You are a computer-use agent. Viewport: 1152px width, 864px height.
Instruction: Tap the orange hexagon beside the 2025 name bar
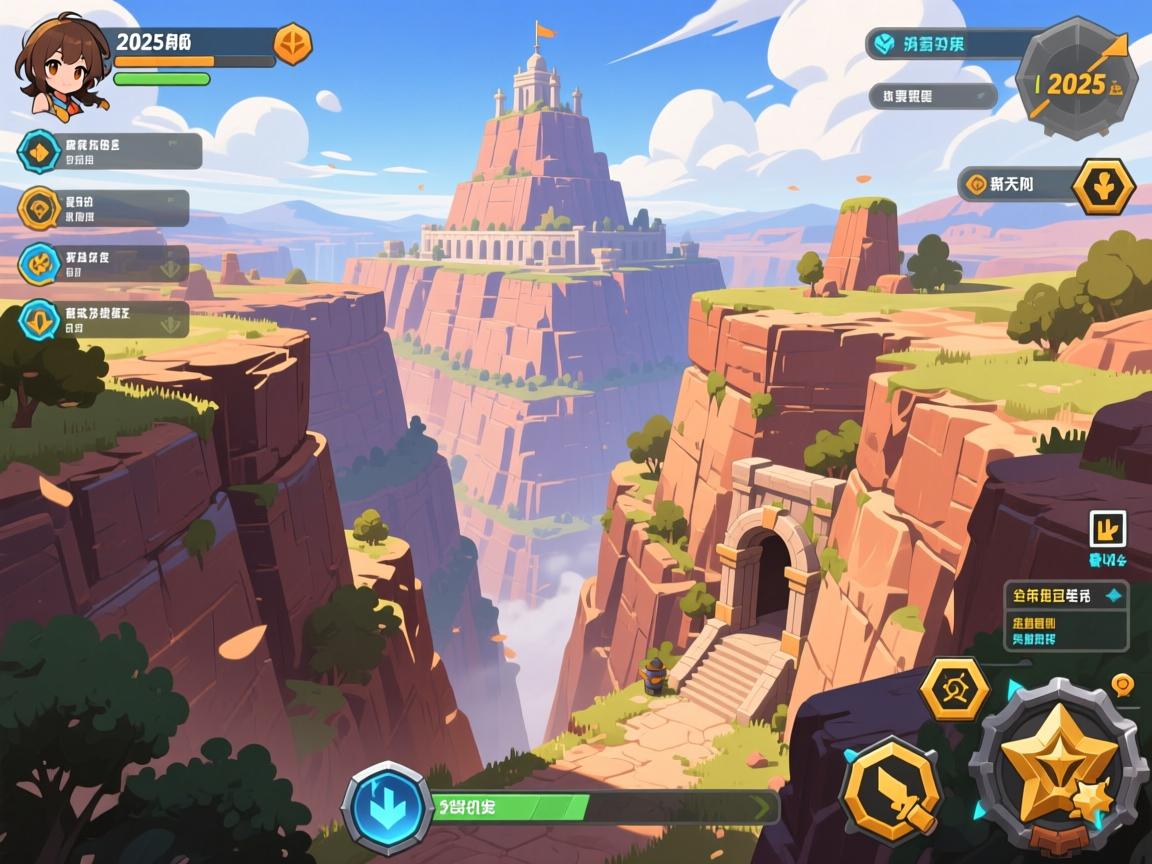[293, 44]
